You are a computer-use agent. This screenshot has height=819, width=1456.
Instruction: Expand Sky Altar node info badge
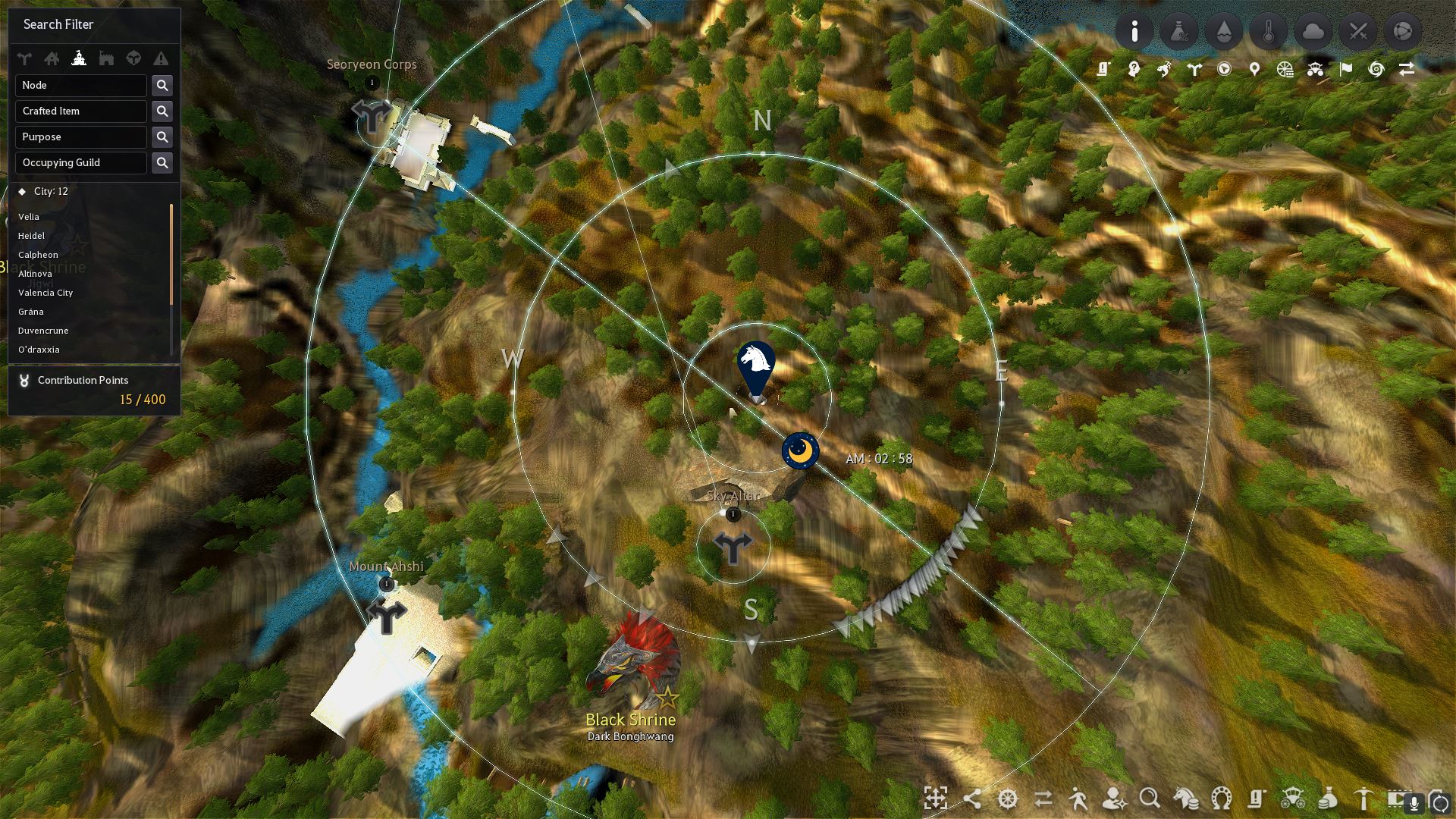pyautogui.click(x=733, y=514)
